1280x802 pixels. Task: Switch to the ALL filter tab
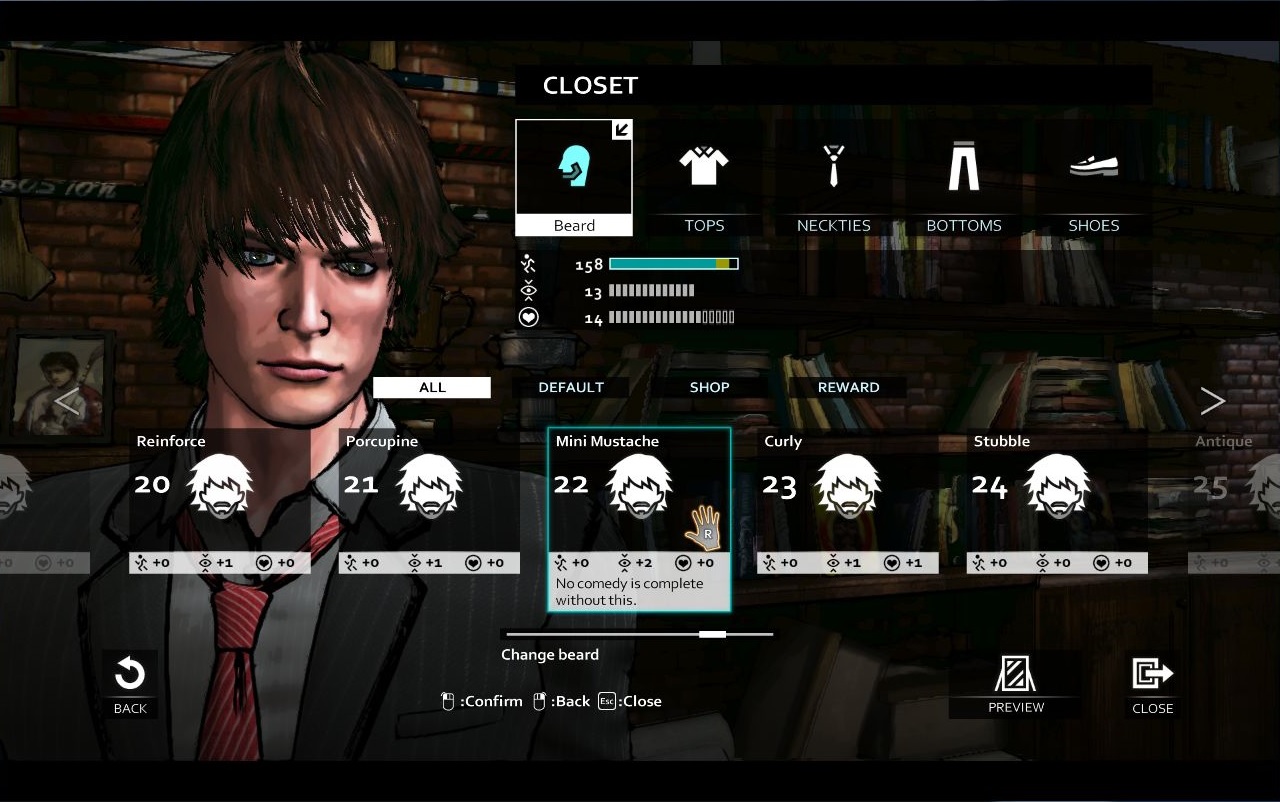pos(431,387)
